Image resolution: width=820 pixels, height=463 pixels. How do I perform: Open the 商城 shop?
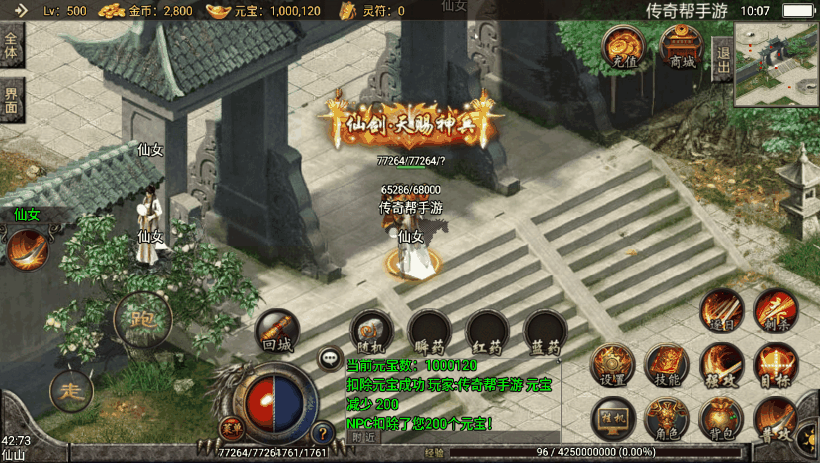coord(681,46)
